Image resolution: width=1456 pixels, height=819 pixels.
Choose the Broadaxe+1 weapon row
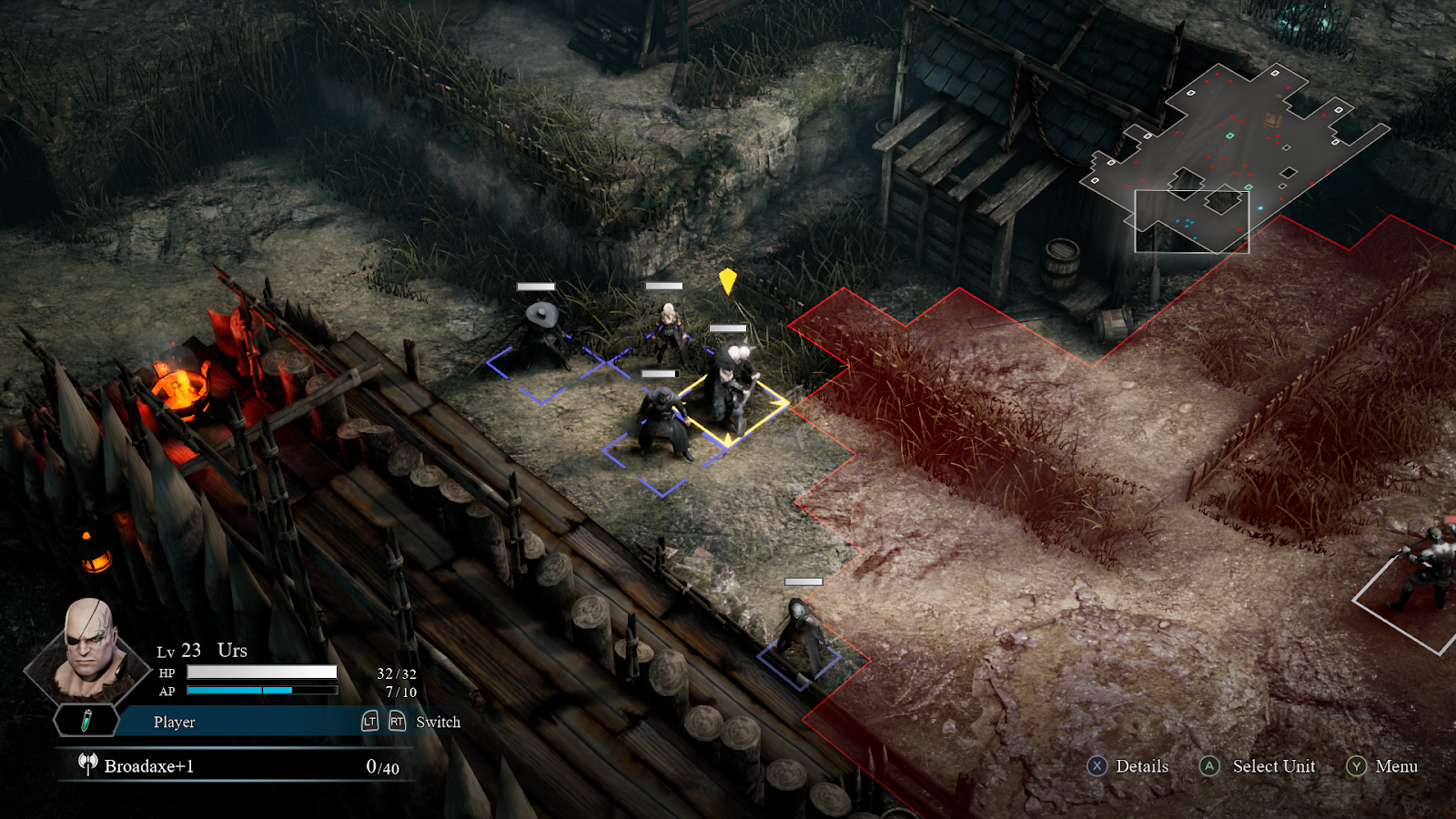(237, 766)
